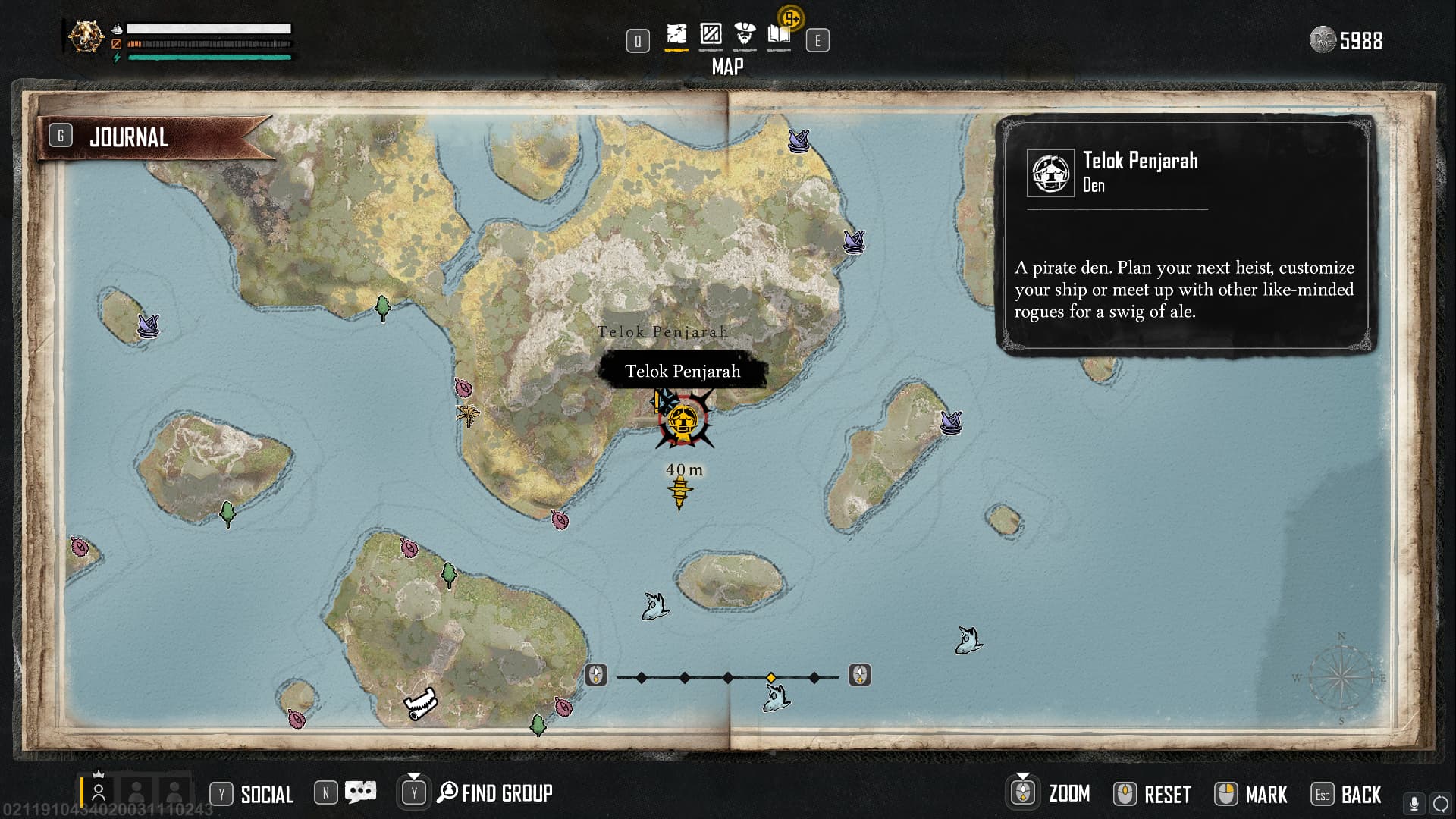Open the chat speech bubble
Screen dimensions: 1456x819
(360, 792)
